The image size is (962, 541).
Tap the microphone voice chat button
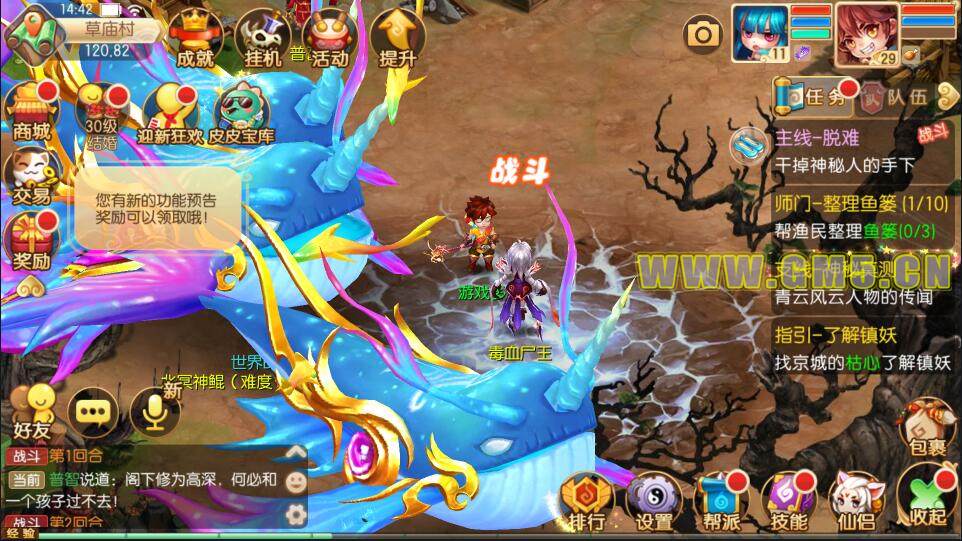155,410
